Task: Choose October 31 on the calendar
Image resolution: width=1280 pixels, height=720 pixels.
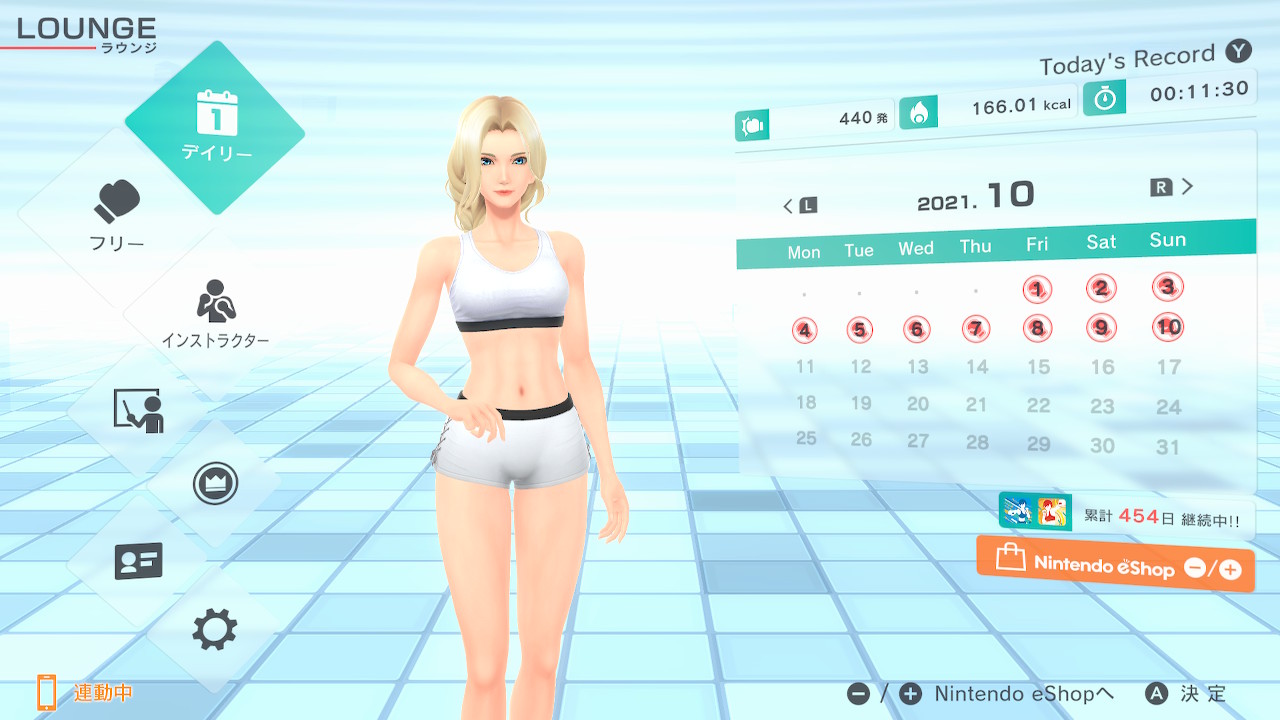Action: point(1168,447)
